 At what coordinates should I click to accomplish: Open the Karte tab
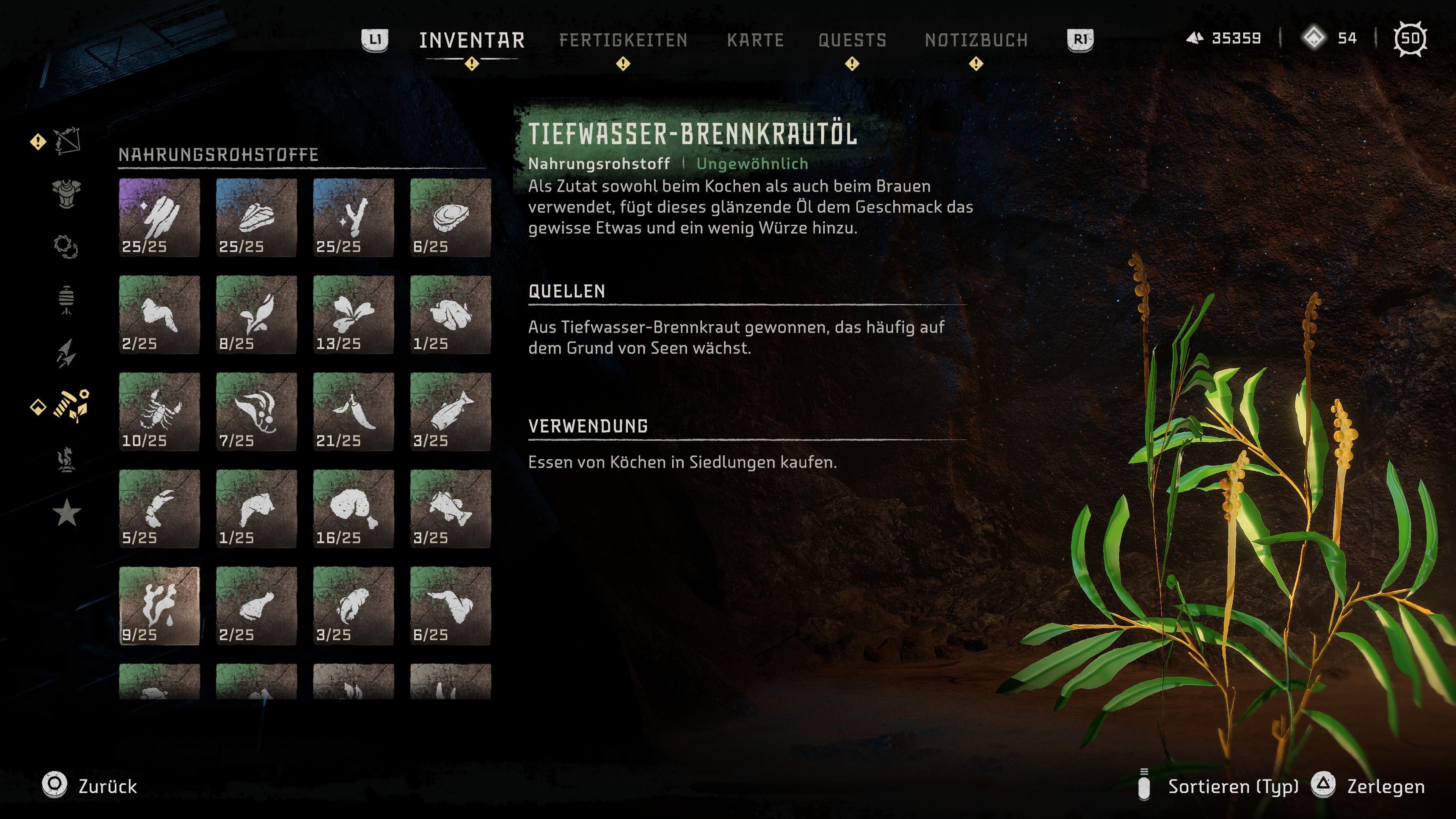click(755, 40)
